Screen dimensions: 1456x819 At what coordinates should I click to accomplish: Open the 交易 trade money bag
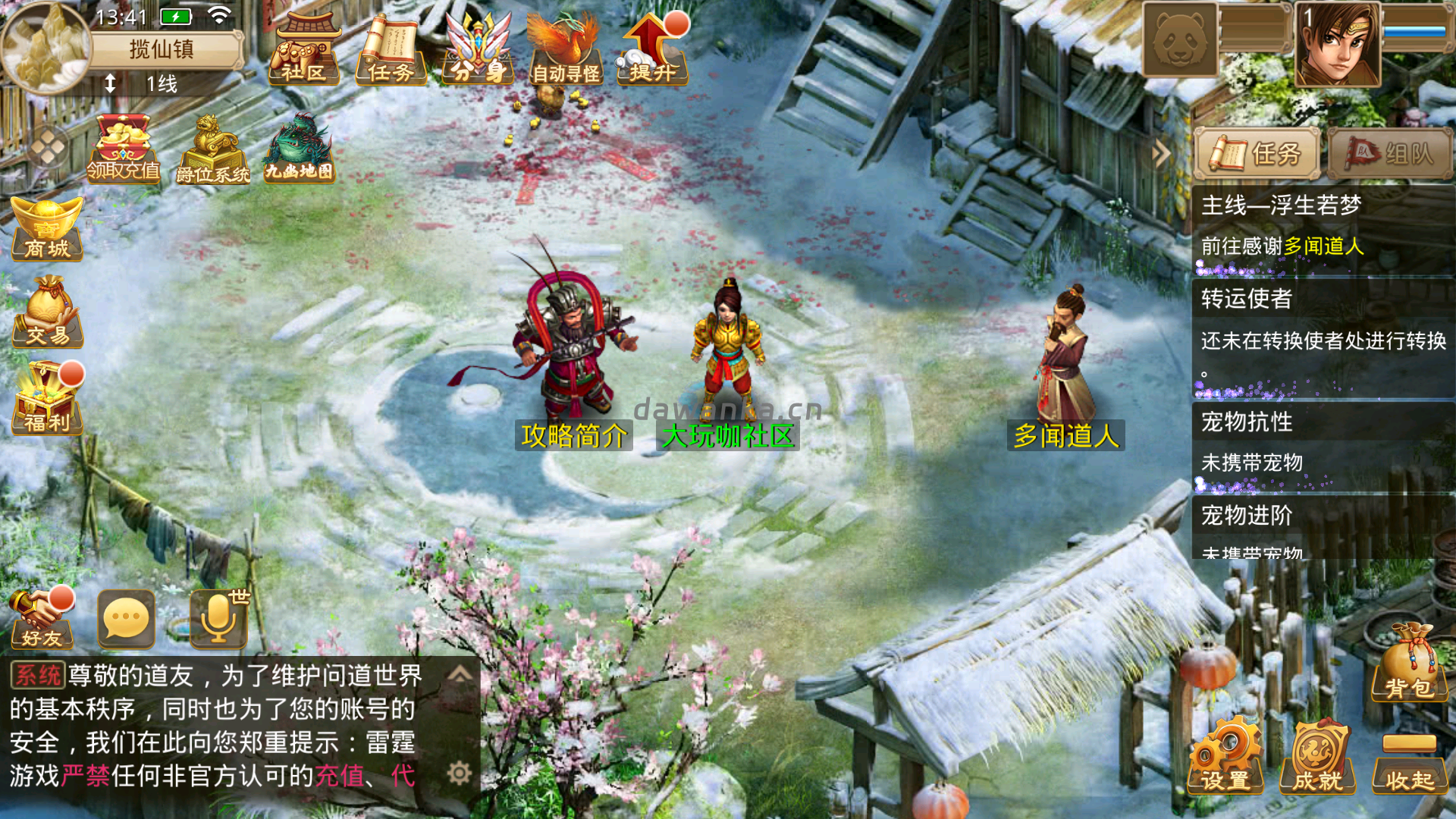[x=47, y=312]
